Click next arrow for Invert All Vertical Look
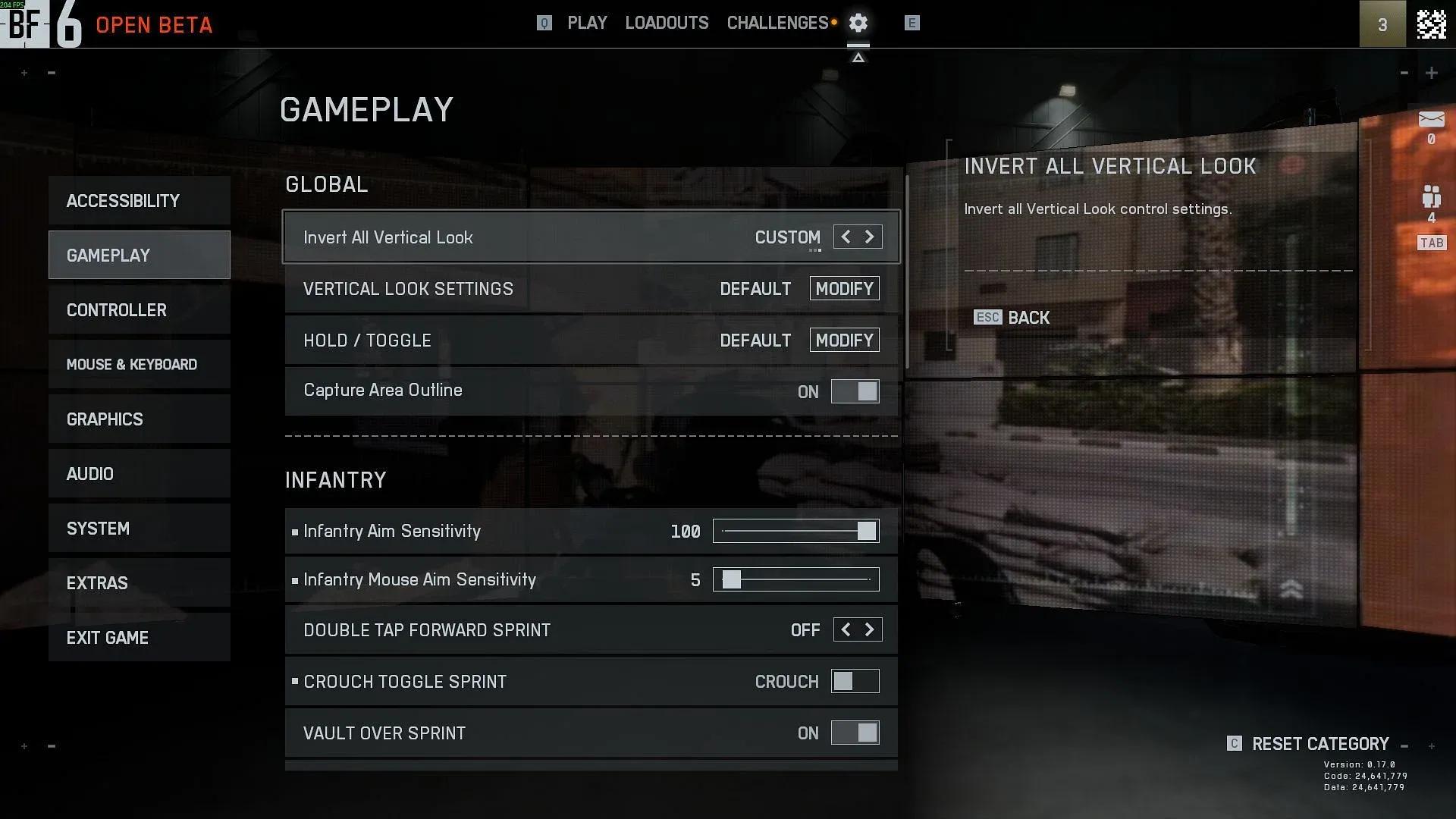 [x=870, y=237]
